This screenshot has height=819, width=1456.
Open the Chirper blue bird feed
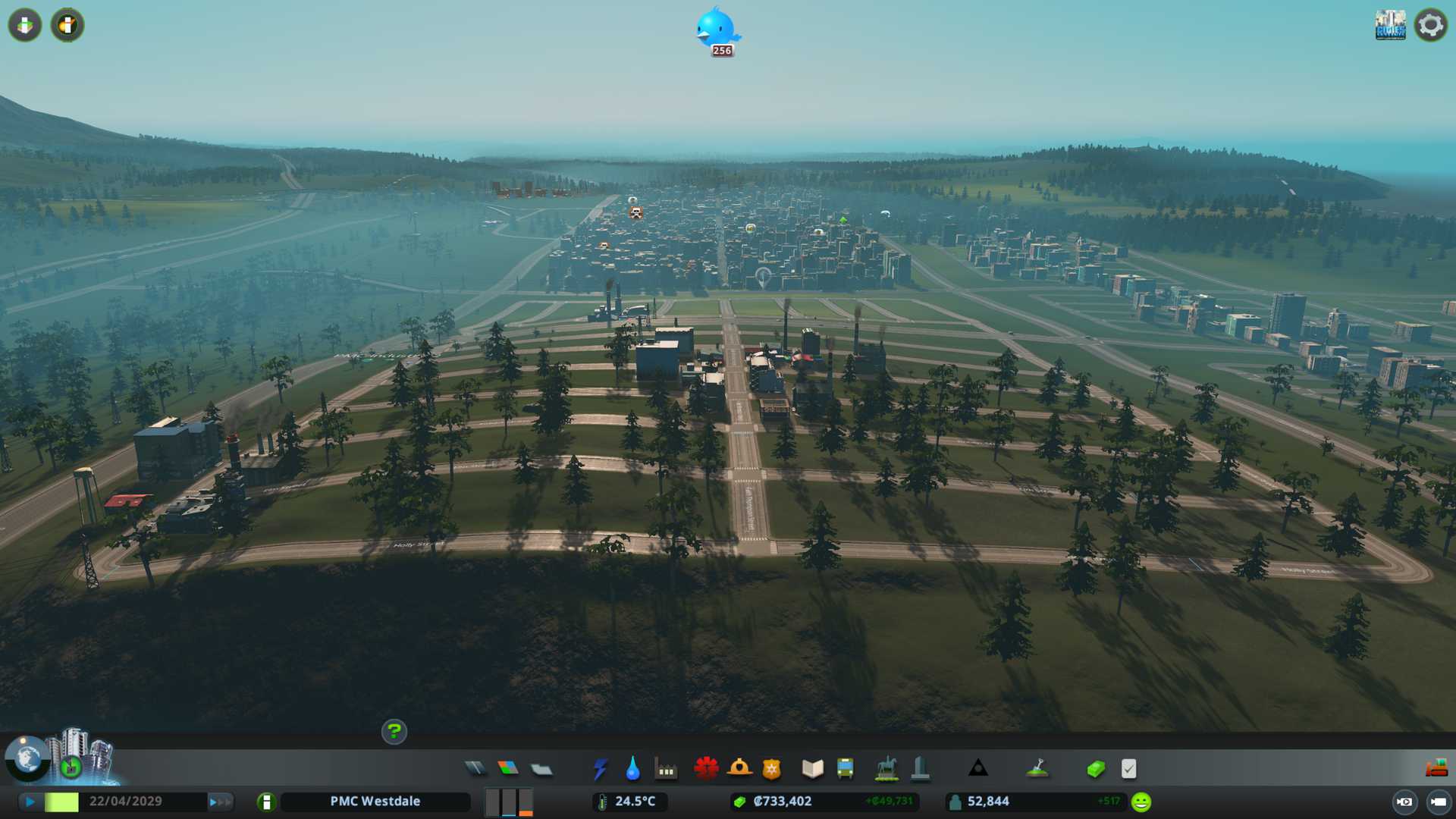click(716, 30)
